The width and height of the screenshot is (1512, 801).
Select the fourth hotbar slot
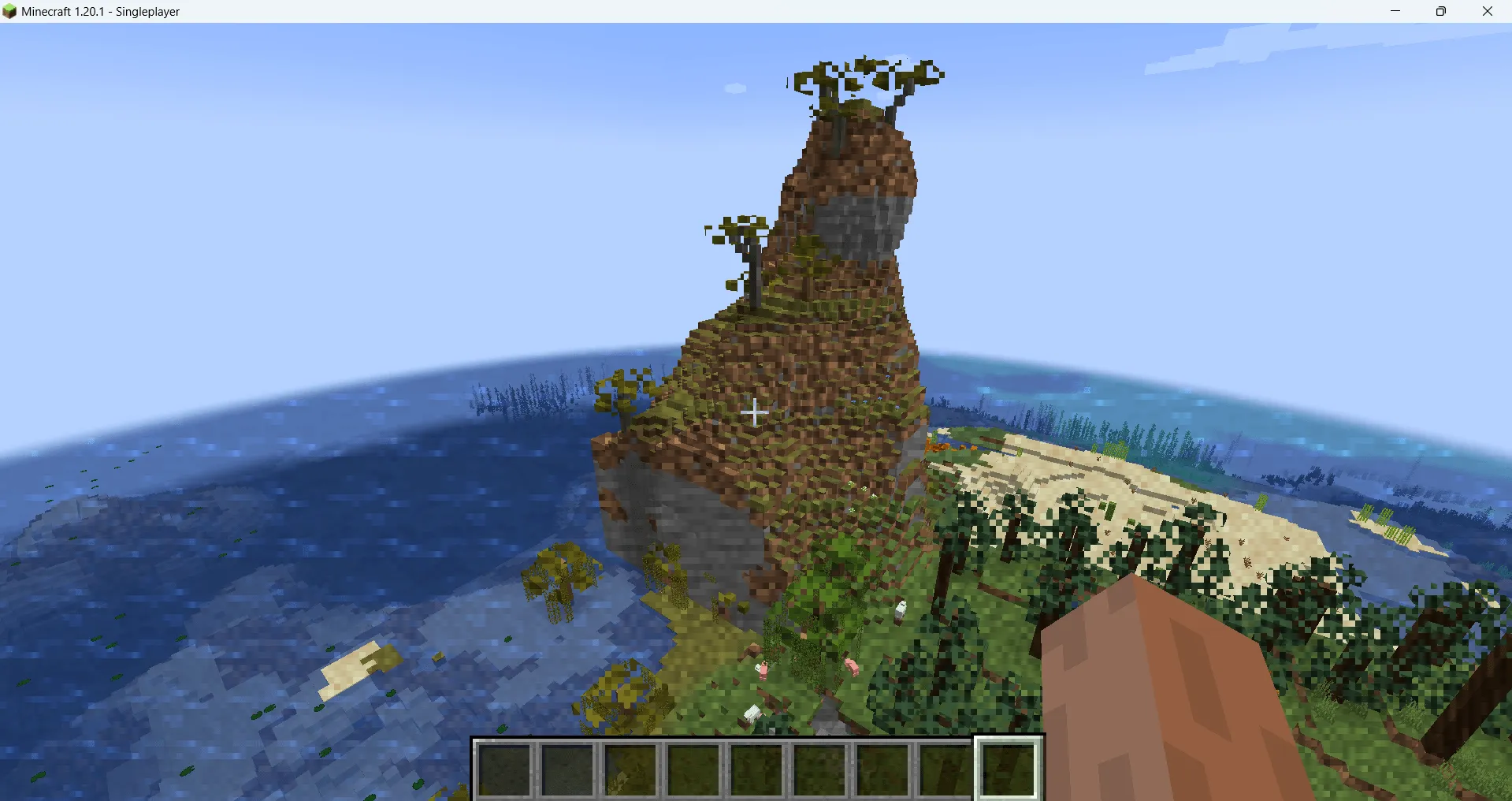(693, 770)
